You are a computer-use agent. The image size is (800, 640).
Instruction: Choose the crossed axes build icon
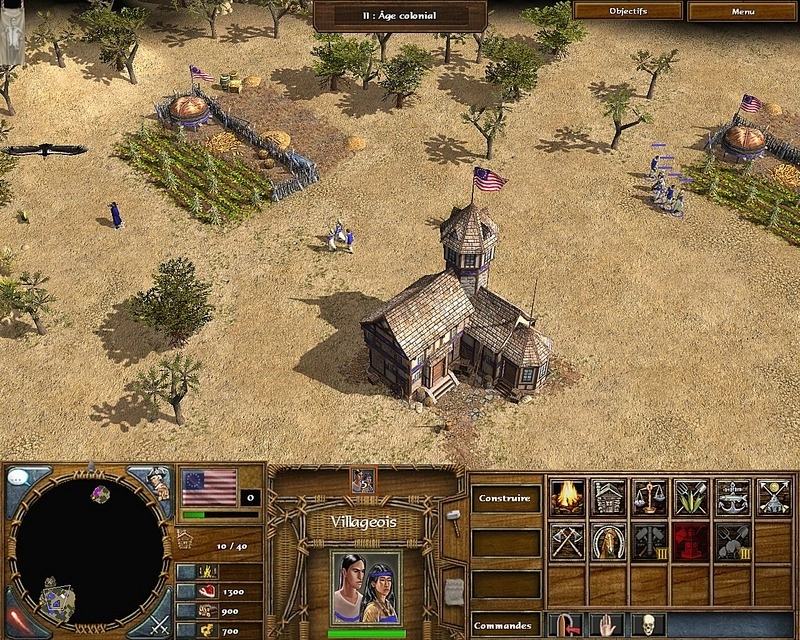[567, 541]
